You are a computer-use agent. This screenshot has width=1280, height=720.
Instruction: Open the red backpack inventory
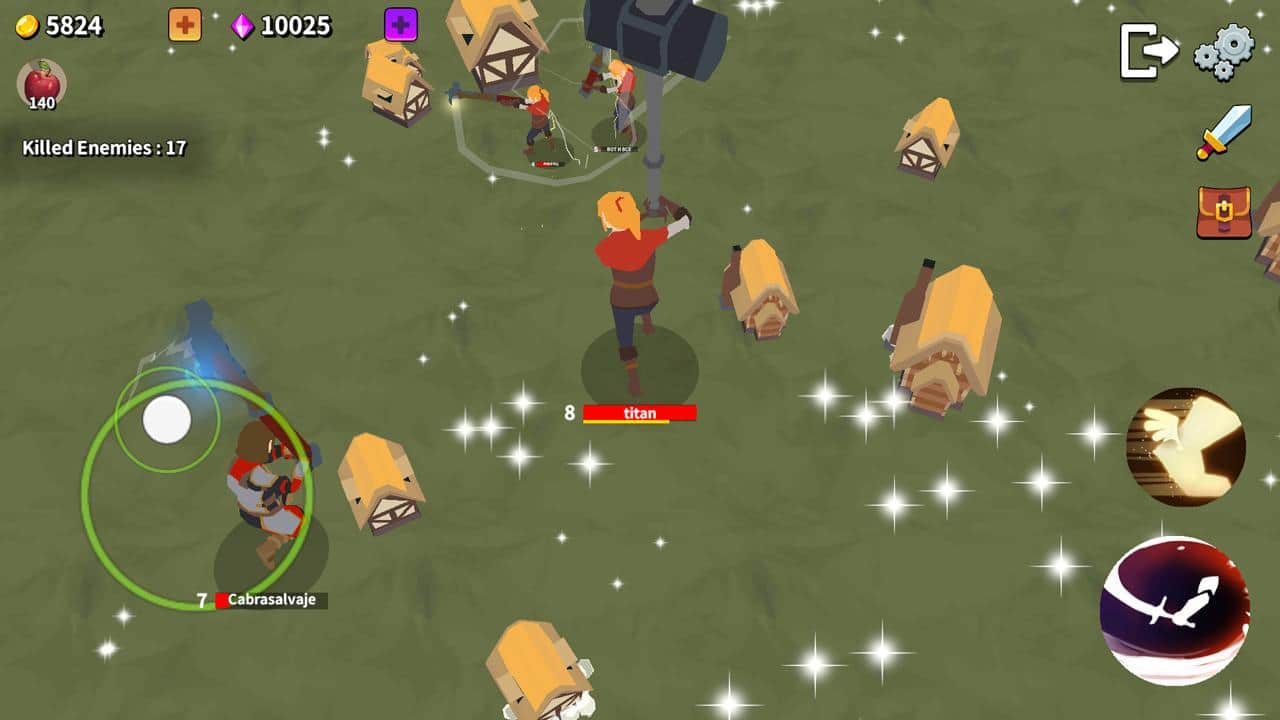tap(1224, 212)
